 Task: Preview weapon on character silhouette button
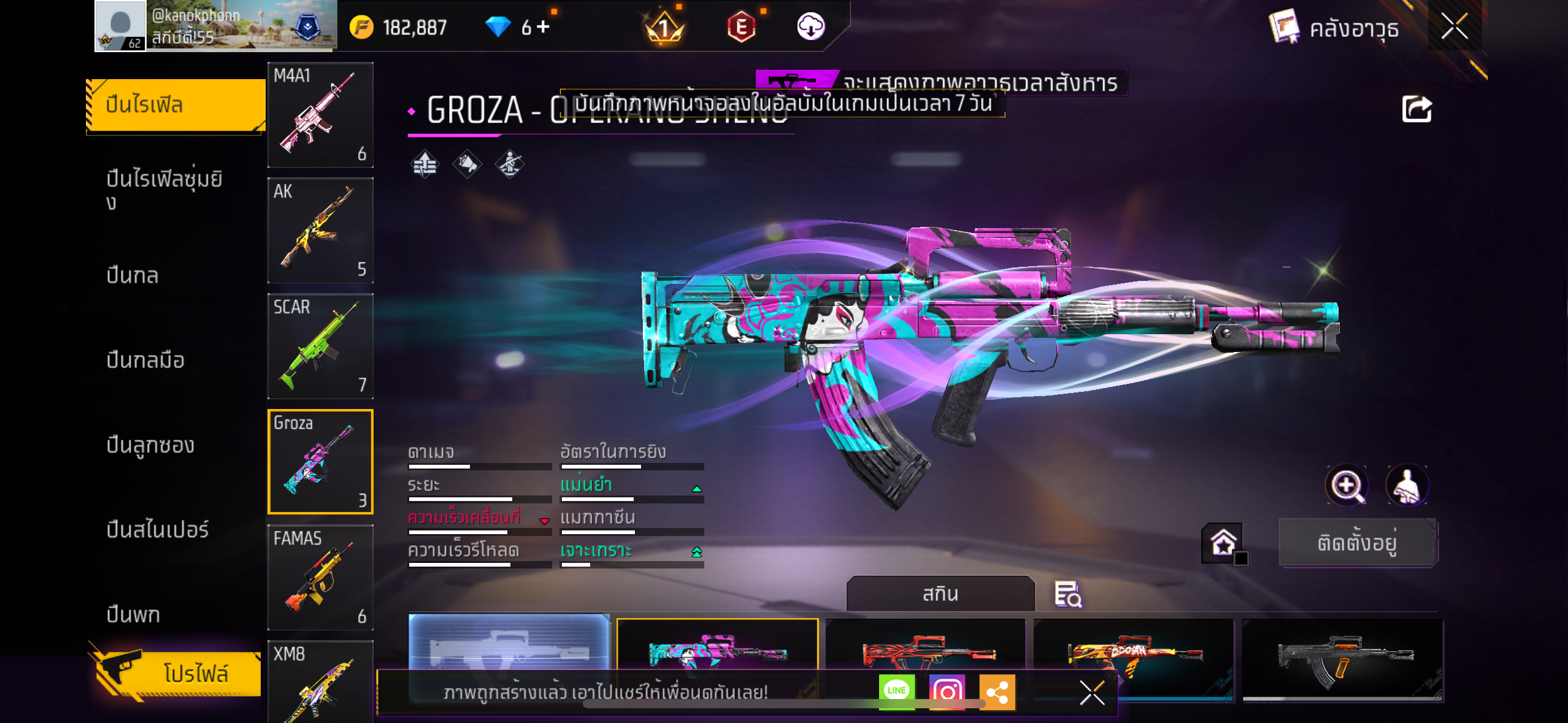click(x=1407, y=485)
